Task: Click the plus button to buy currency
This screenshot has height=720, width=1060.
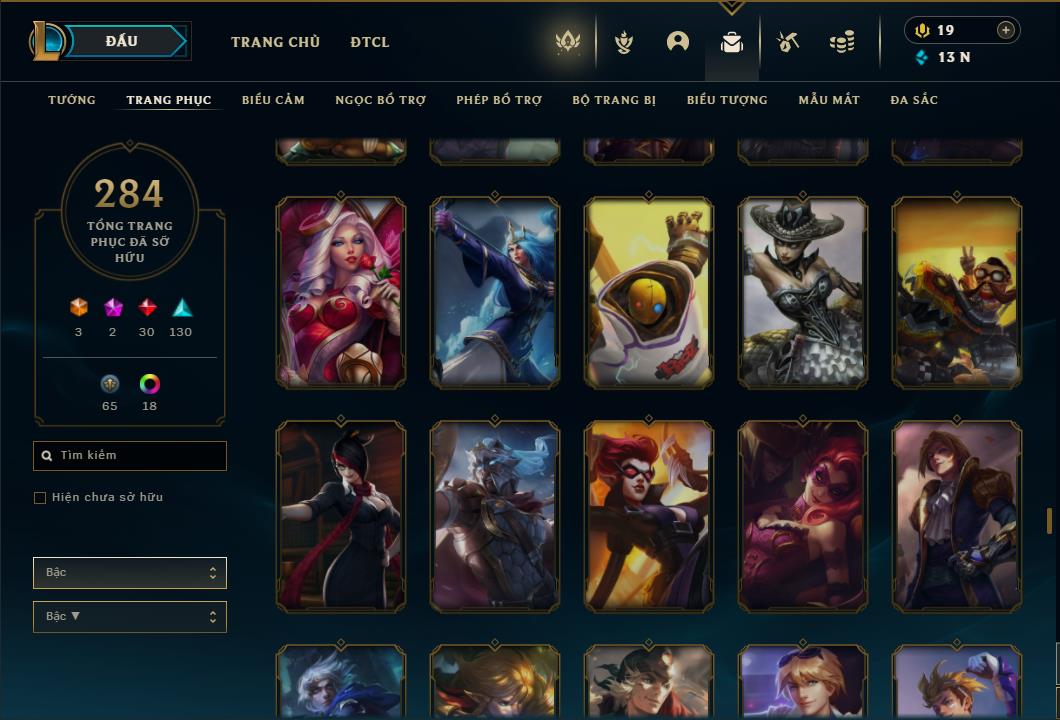Action: click(1006, 30)
